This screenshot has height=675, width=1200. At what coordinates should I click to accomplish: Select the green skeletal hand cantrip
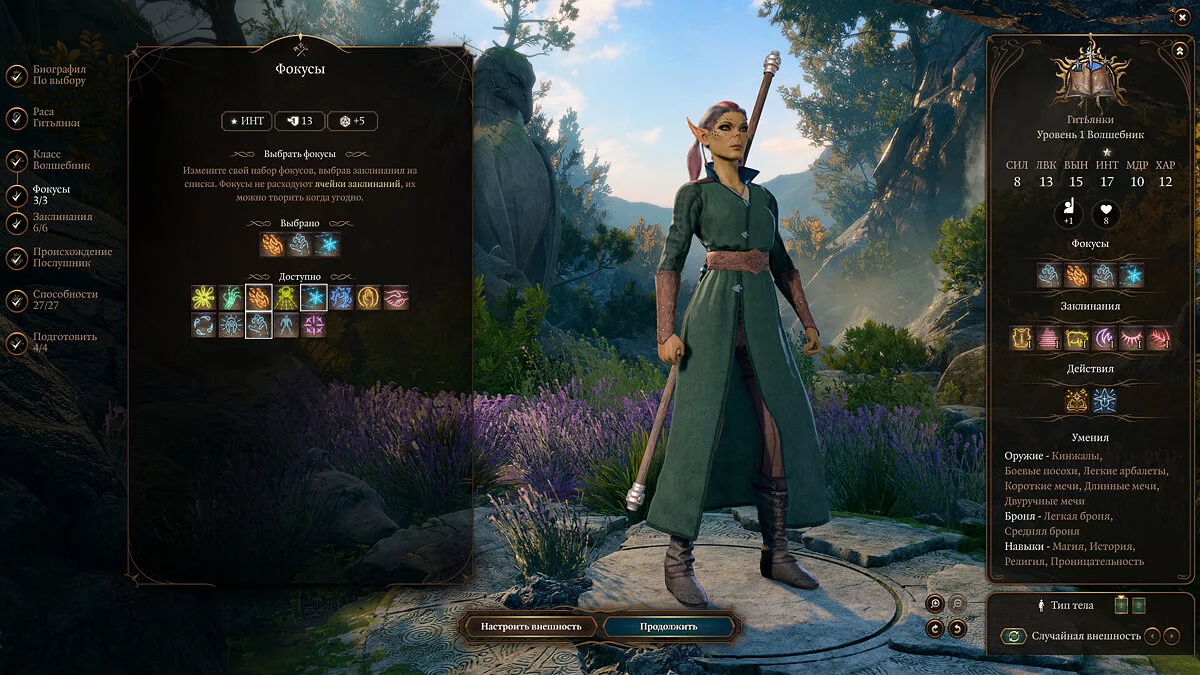coord(231,297)
